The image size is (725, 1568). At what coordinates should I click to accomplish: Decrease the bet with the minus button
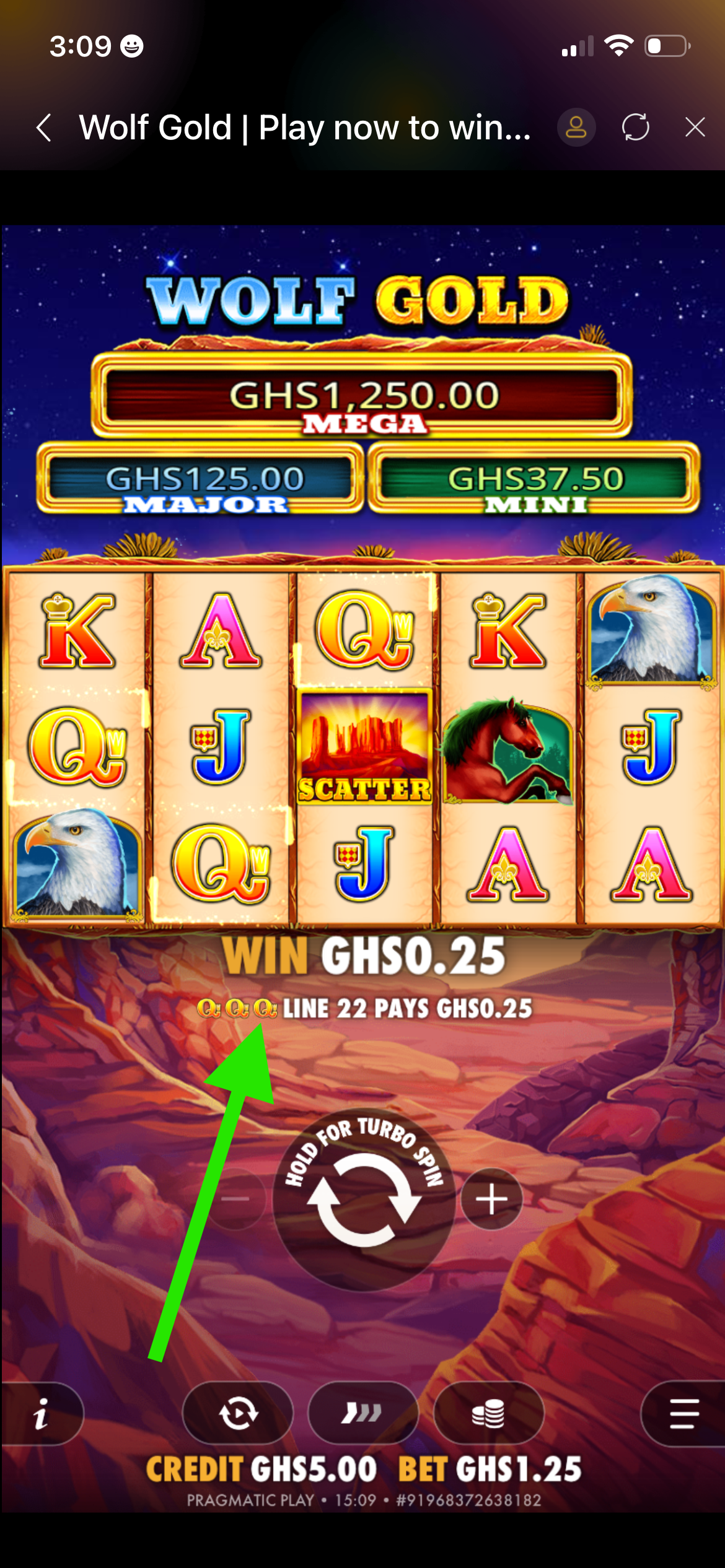coord(235,1199)
